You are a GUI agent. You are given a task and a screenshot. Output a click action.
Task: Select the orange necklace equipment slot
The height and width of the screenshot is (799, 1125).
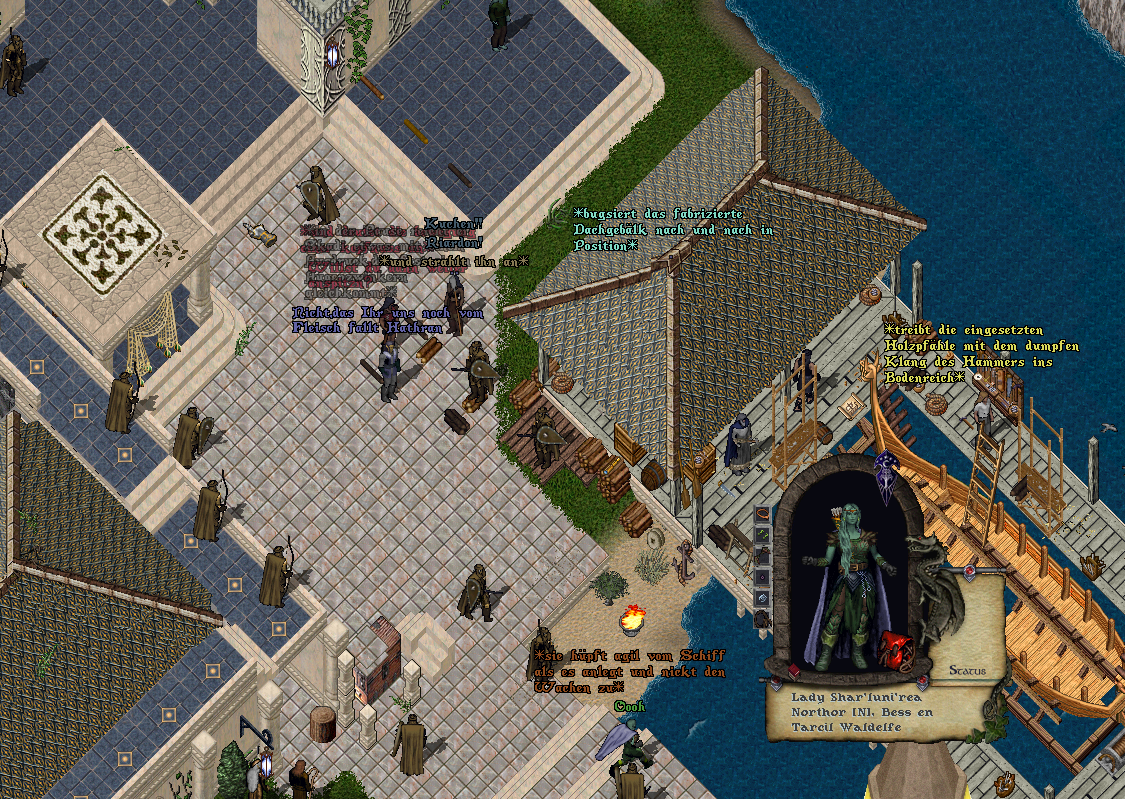(x=763, y=513)
